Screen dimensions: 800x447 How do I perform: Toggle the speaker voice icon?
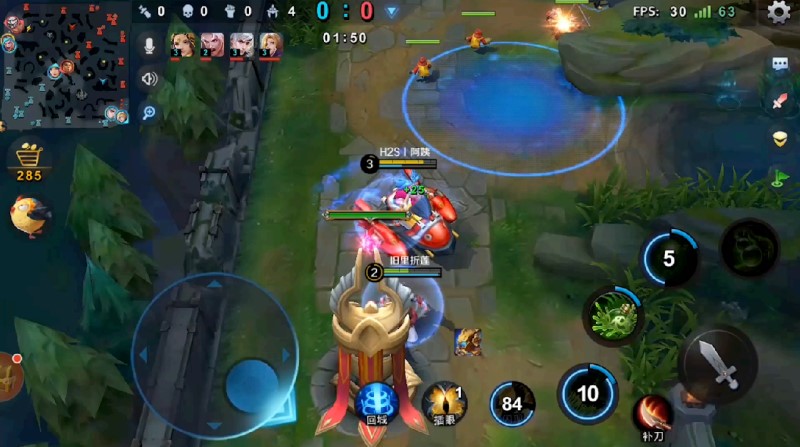149,79
